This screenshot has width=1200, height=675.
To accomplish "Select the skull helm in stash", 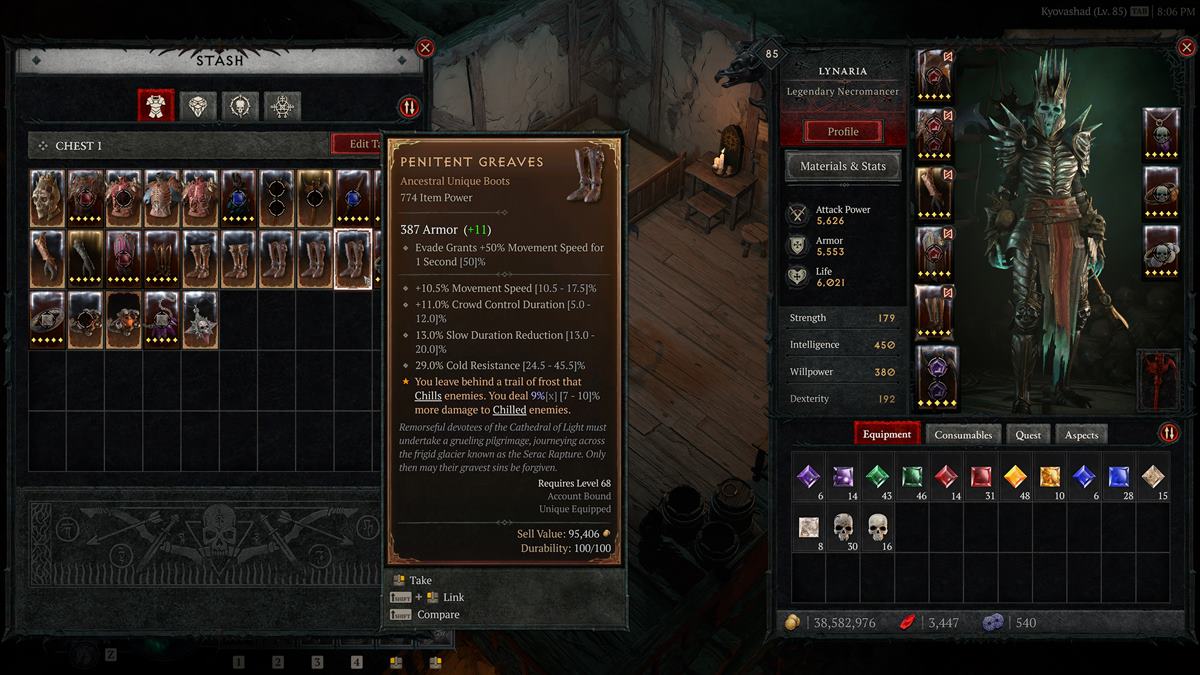I will 47,197.
